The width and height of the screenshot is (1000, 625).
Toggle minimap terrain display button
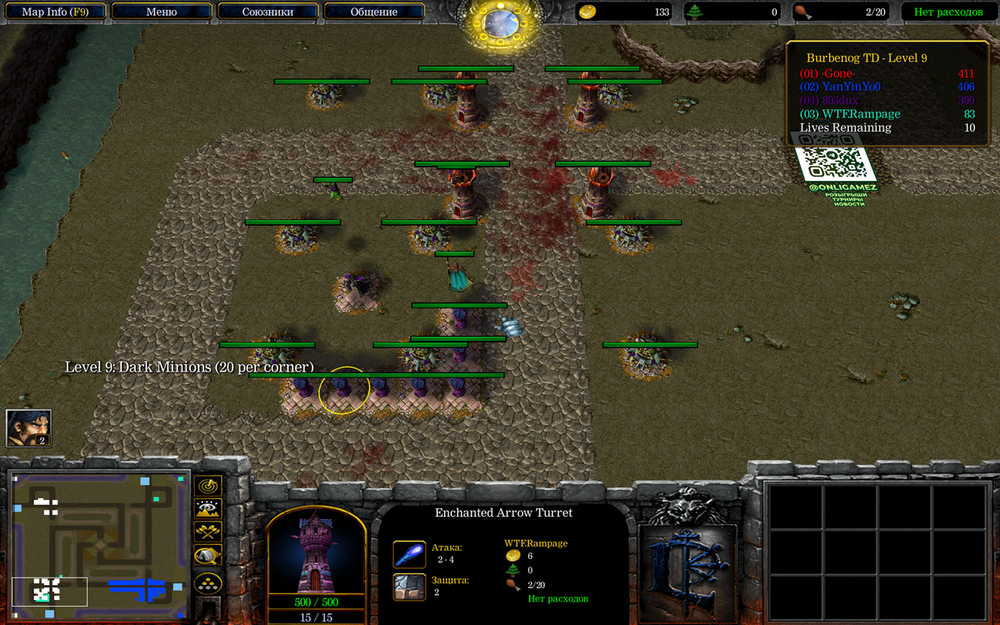click(208, 508)
